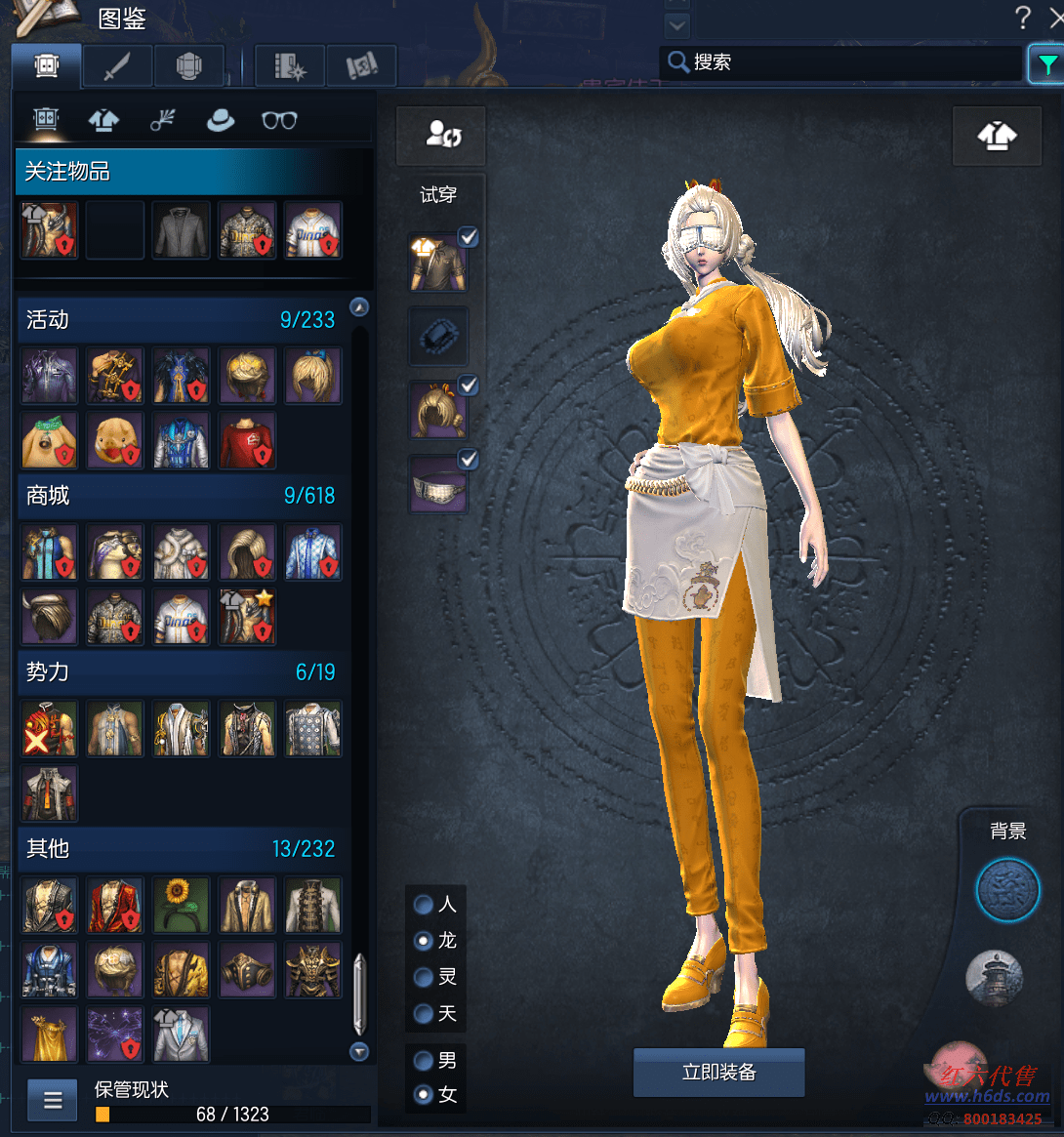This screenshot has width=1064, height=1137.
Task: Uncheck the outfit try-on slot checkbox
Action: click(x=469, y=237)
